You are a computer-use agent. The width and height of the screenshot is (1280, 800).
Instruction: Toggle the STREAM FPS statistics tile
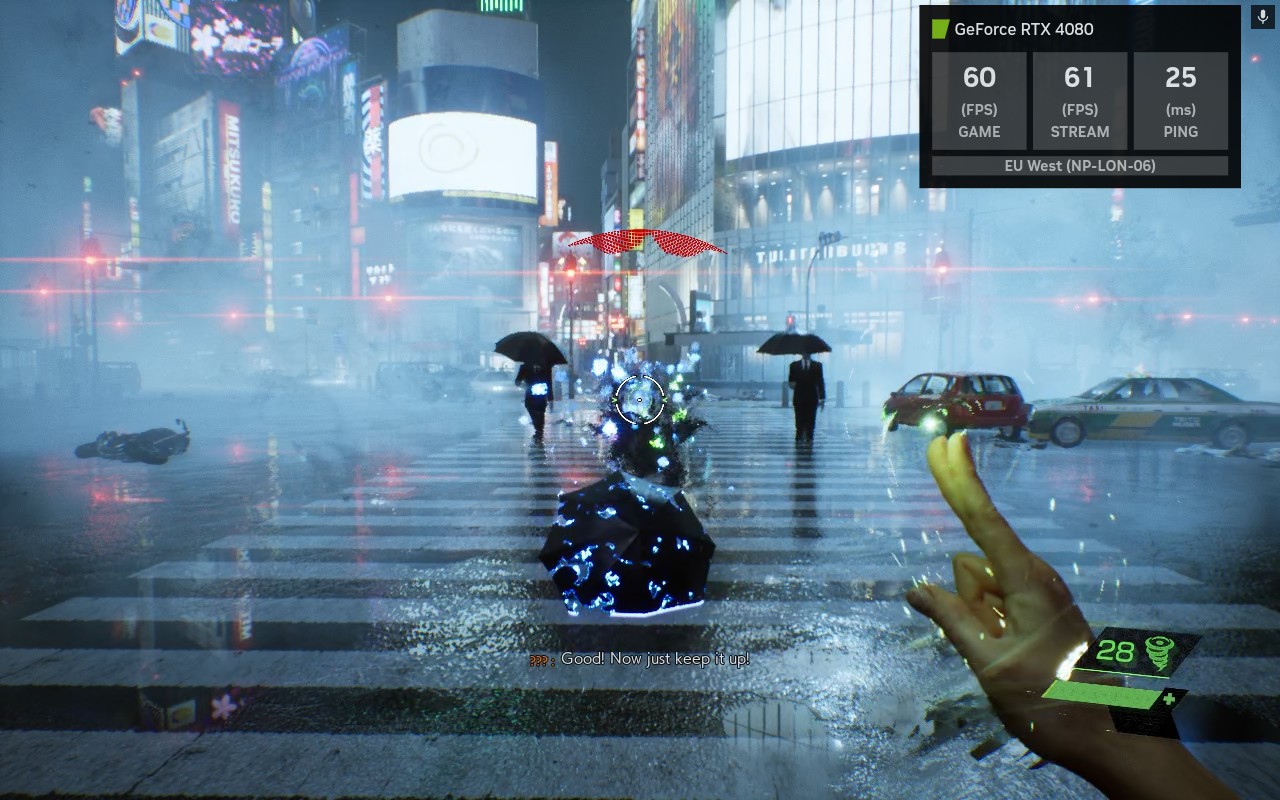tap(1080, 100)
